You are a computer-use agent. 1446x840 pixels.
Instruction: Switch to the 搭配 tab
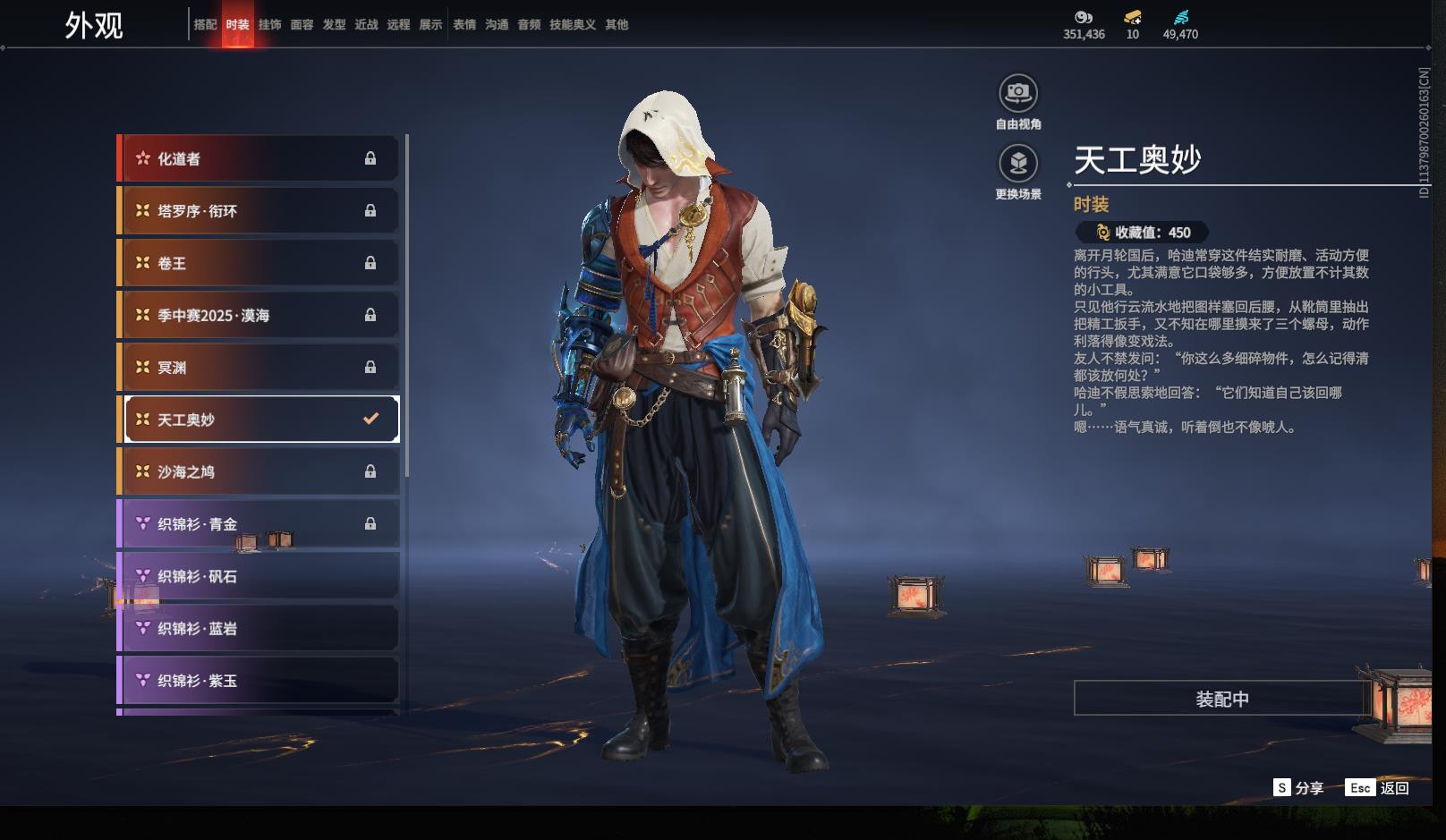[205, 25]
